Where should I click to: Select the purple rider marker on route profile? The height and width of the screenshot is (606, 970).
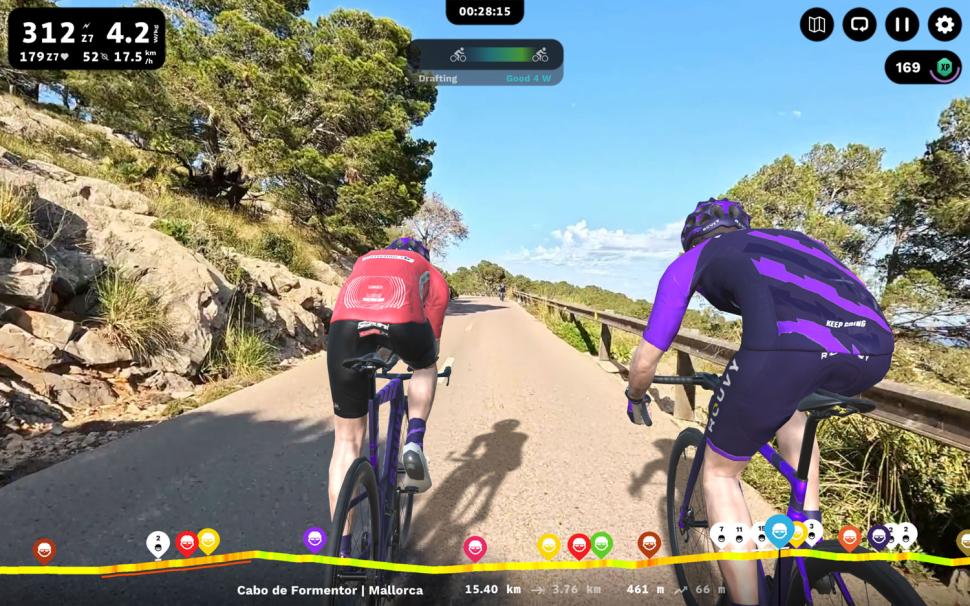click(315, 540)
